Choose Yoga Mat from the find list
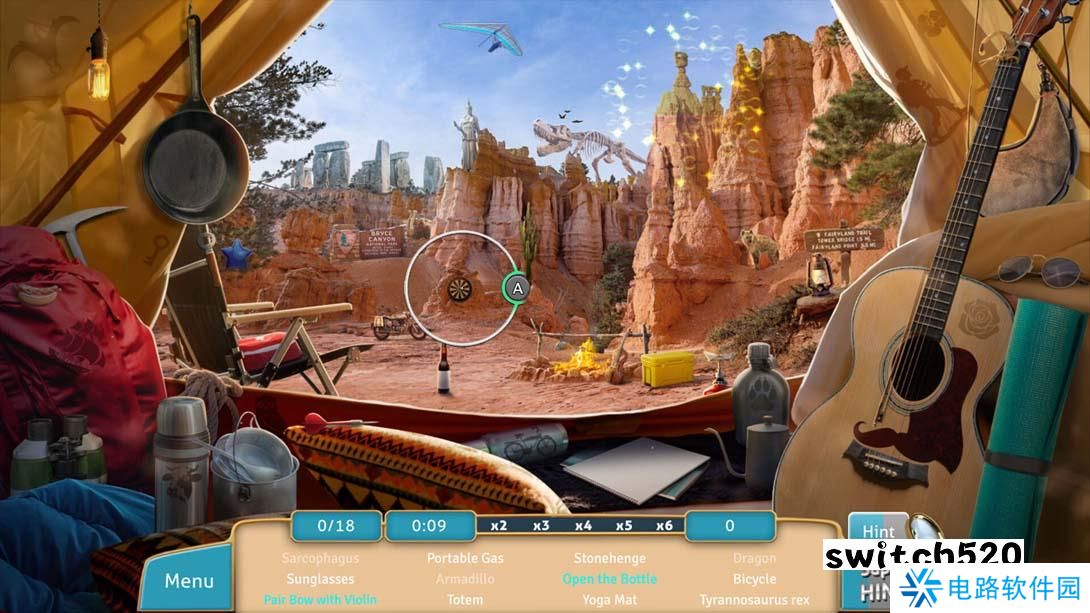This screenshot has width=1090, height=613. pos(609,600)
